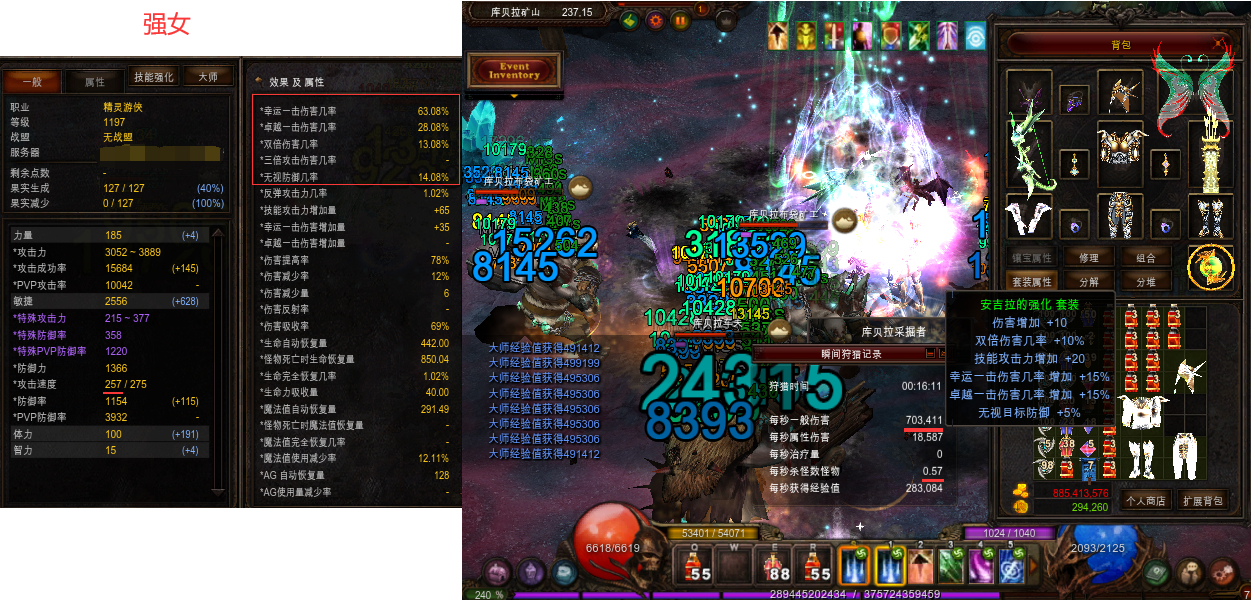Click the 修理 repair button
Viewport: 1251px width, 600px height.
click(1089, 257)
